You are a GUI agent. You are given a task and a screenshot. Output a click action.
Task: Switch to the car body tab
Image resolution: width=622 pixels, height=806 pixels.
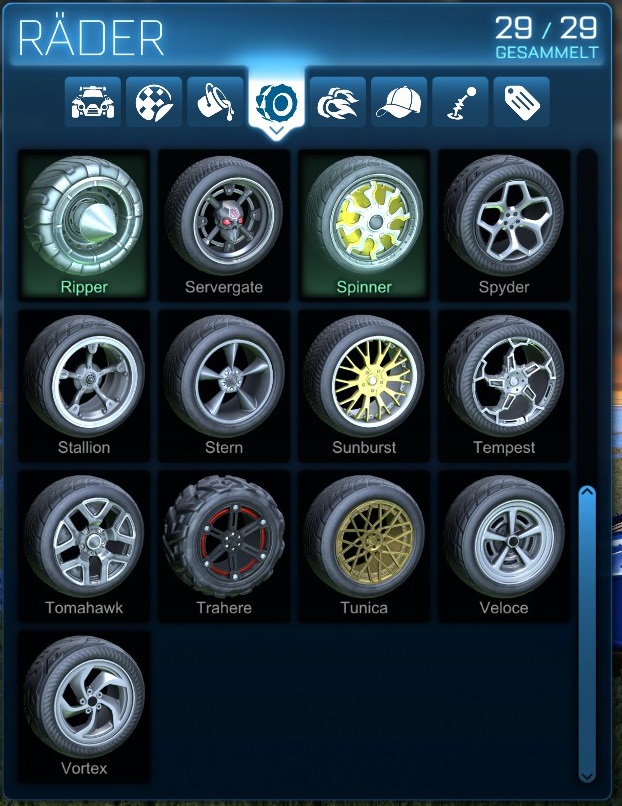93,102
